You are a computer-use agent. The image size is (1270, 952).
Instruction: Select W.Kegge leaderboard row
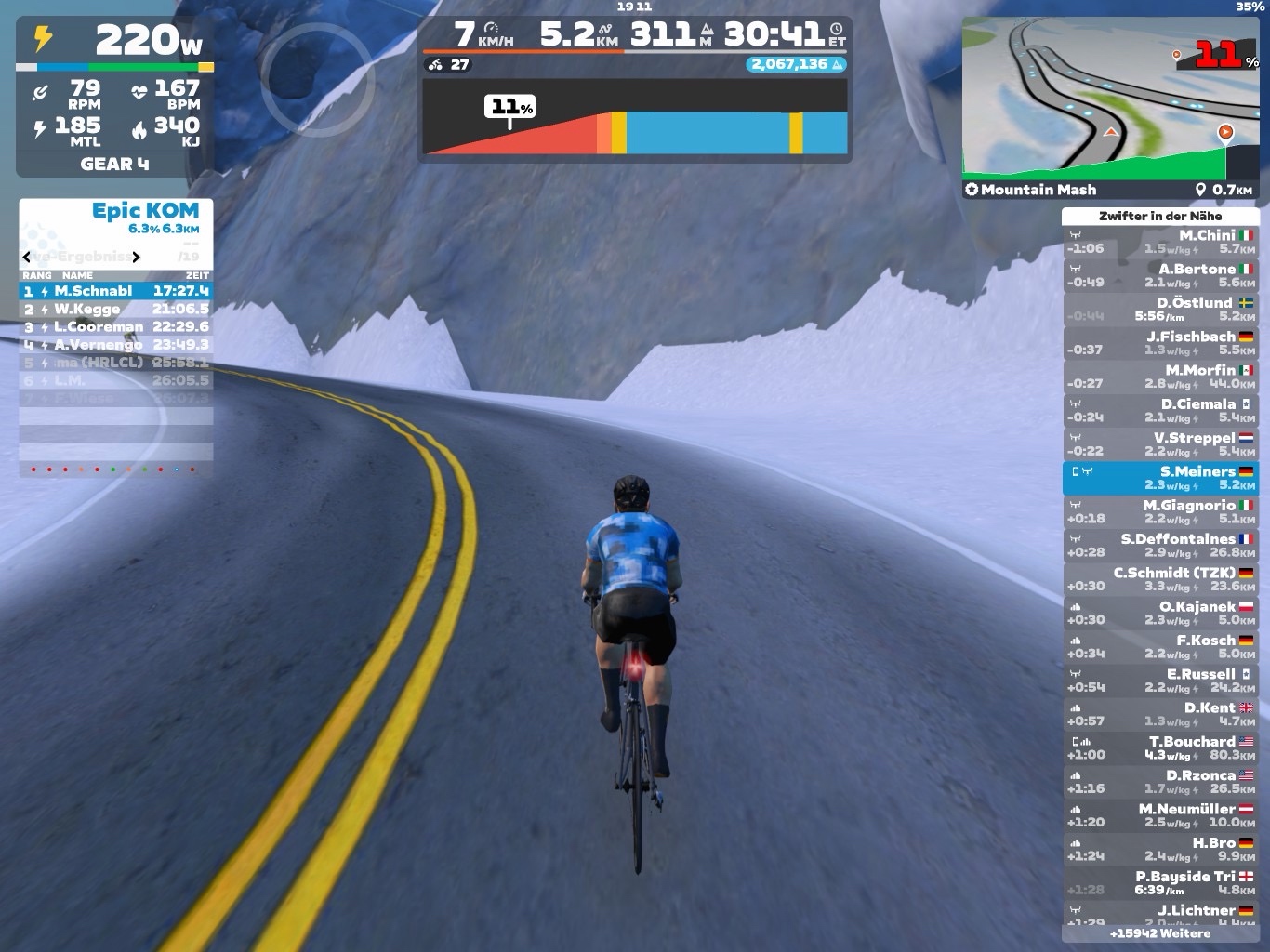tap(115, 309)
